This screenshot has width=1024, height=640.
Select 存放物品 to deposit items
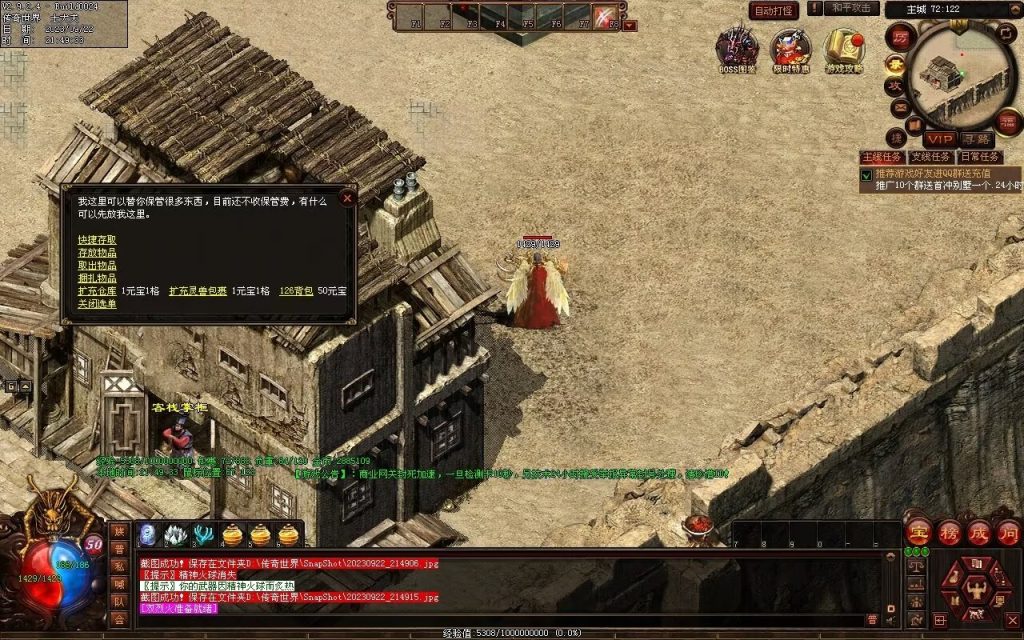pyautogui.click(x=97, y=253)
